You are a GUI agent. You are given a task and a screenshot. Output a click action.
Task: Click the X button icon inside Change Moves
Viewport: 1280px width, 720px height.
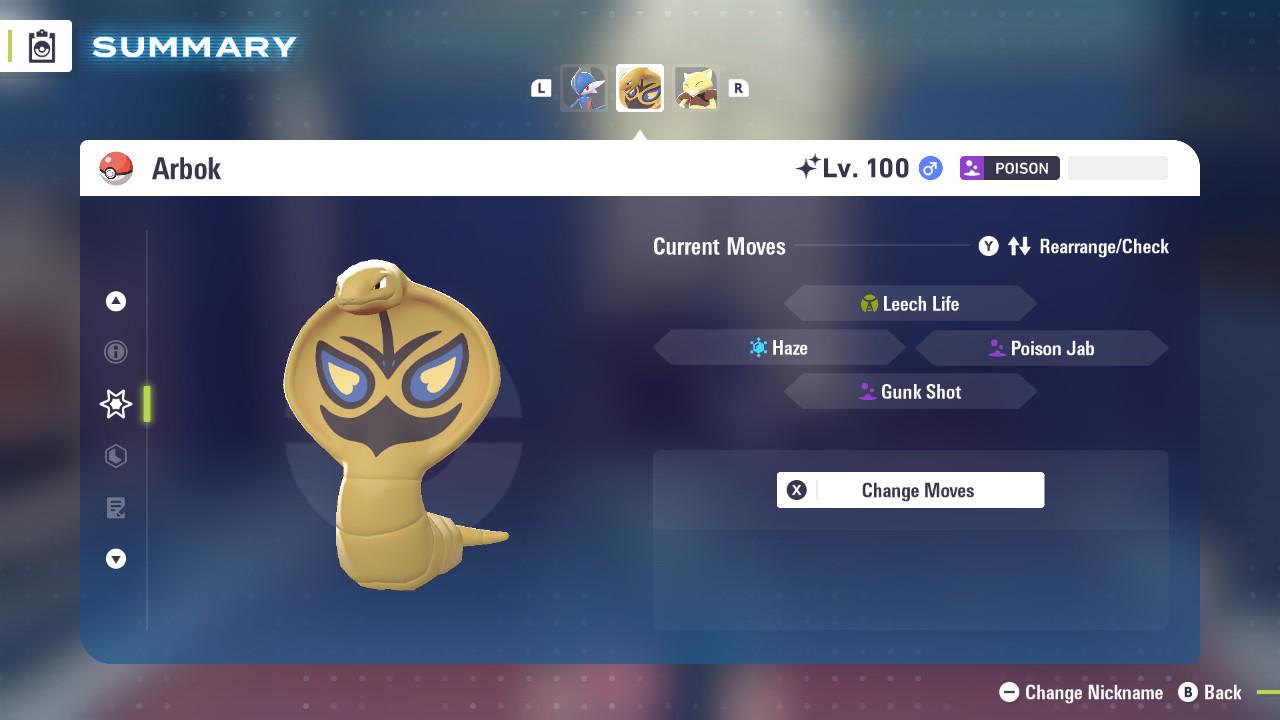(x=796, y=490)
